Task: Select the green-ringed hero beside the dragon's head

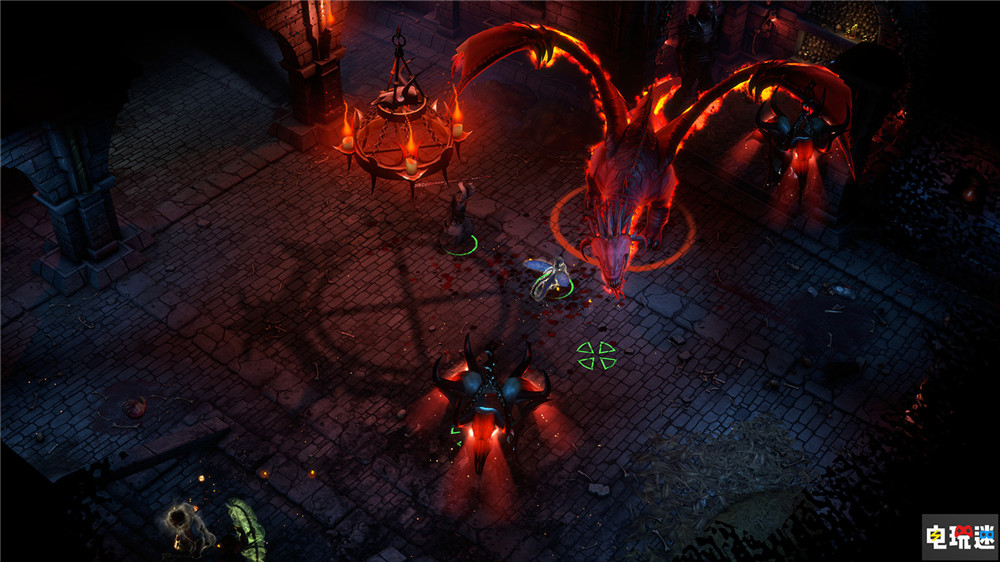Action: coord(552,279)
